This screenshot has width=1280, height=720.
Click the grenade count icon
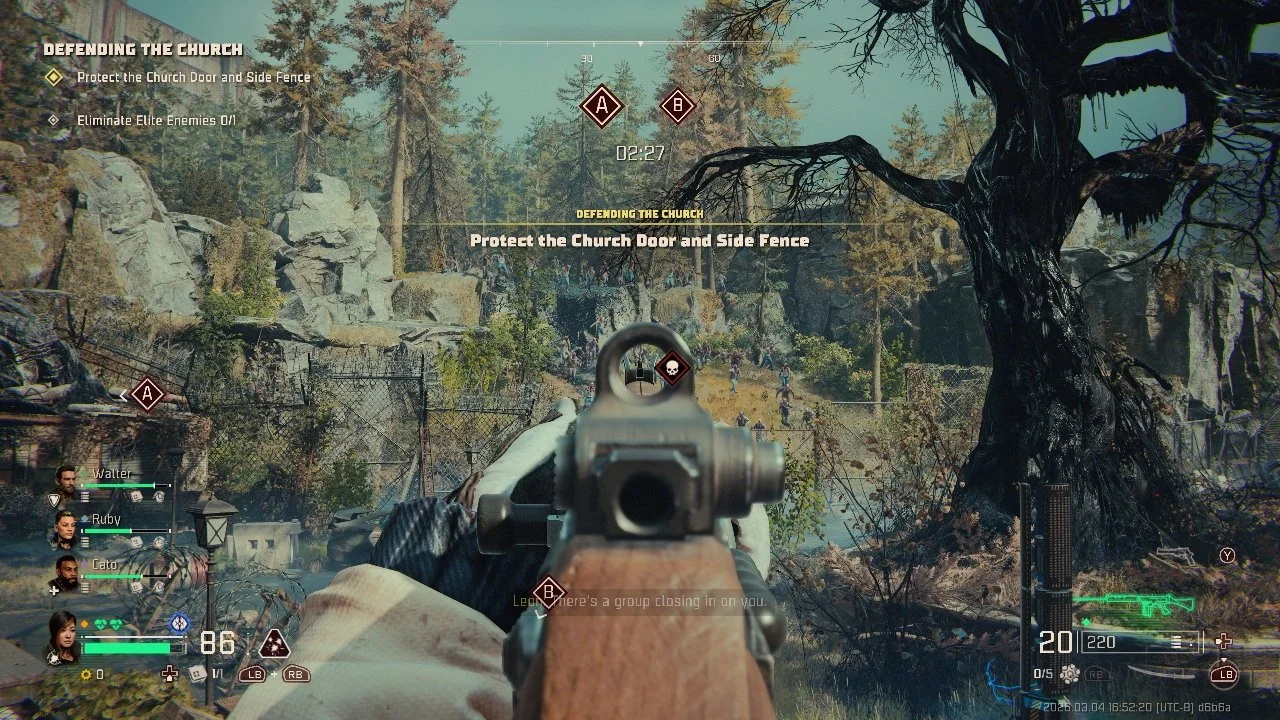coord(1070,674)
